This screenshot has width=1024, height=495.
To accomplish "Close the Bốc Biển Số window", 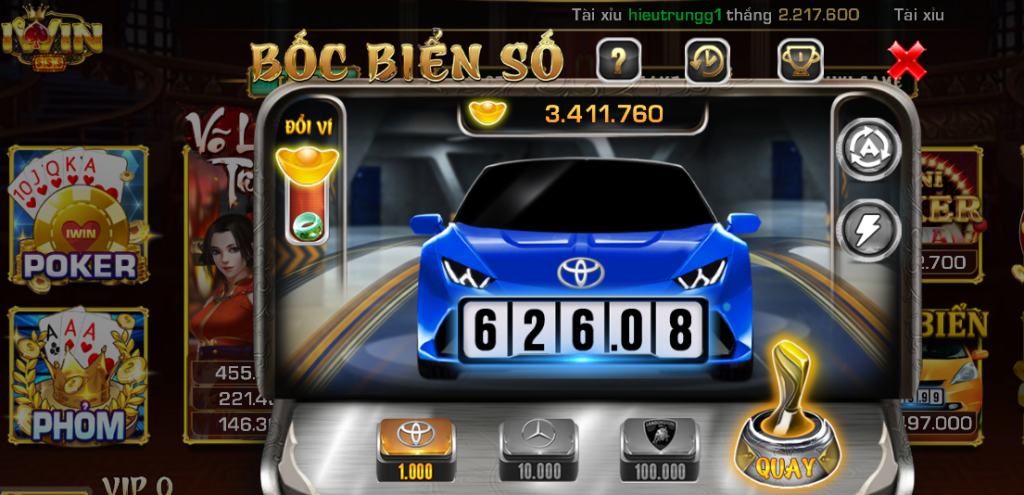I will 906,62.
